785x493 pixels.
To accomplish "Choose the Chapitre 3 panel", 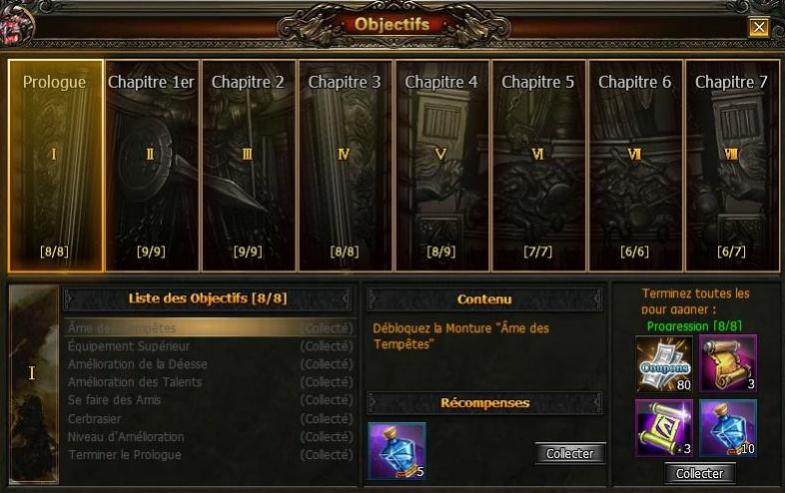I will tap(344, 165).
